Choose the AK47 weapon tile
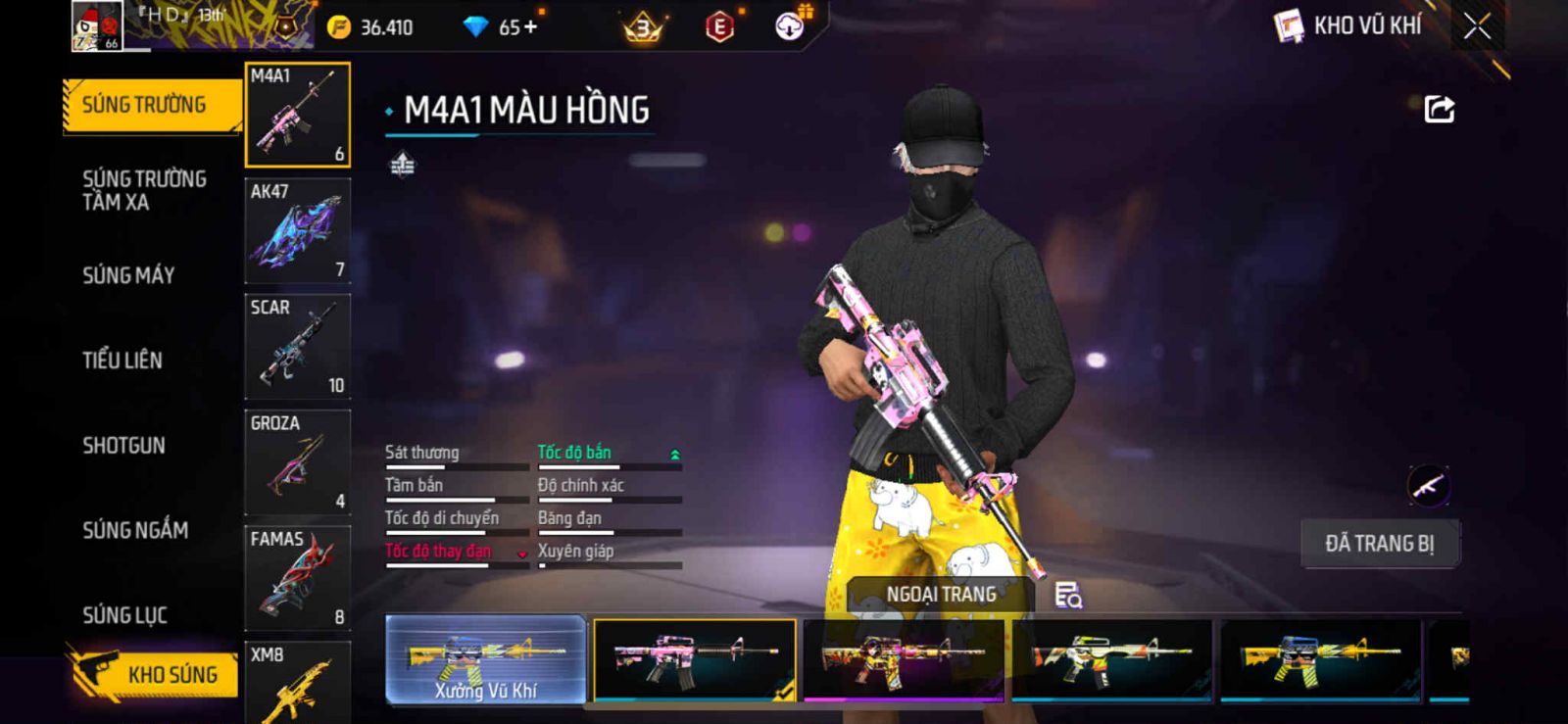 click(297, 230)
